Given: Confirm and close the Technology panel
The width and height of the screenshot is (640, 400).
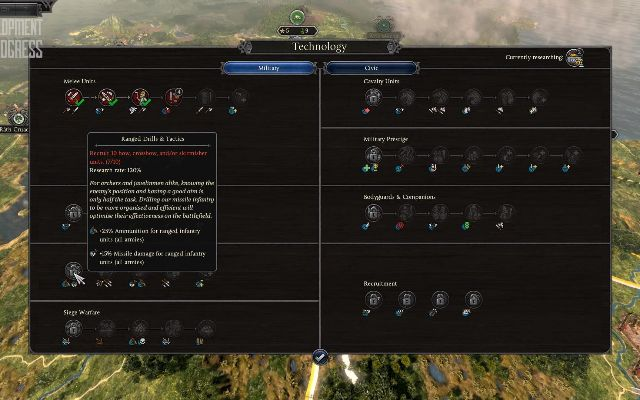Looking at the screenshot, I should pyautogui.click(x=320, y=356).
